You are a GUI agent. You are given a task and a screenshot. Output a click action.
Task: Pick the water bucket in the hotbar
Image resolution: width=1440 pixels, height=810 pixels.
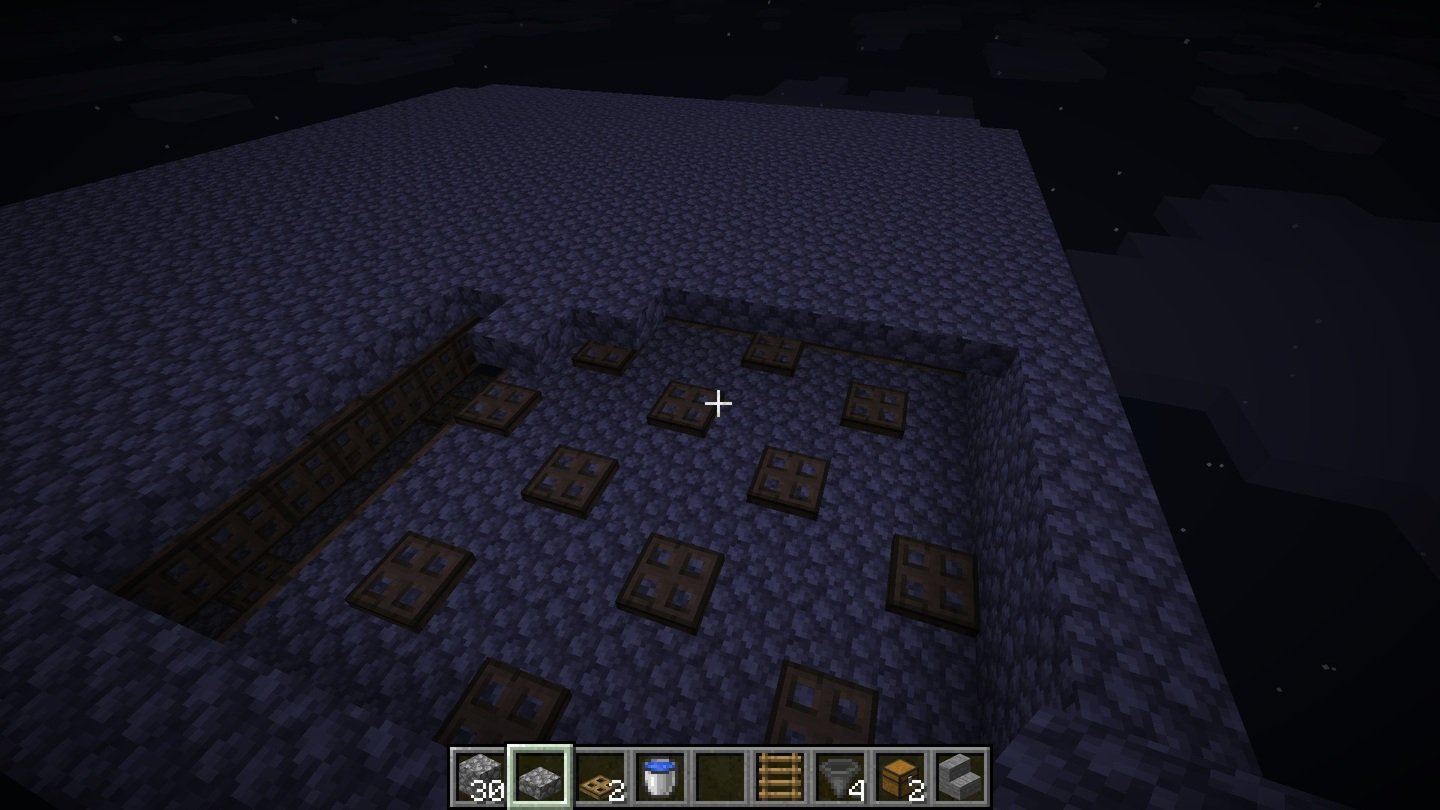pos(660,777)
